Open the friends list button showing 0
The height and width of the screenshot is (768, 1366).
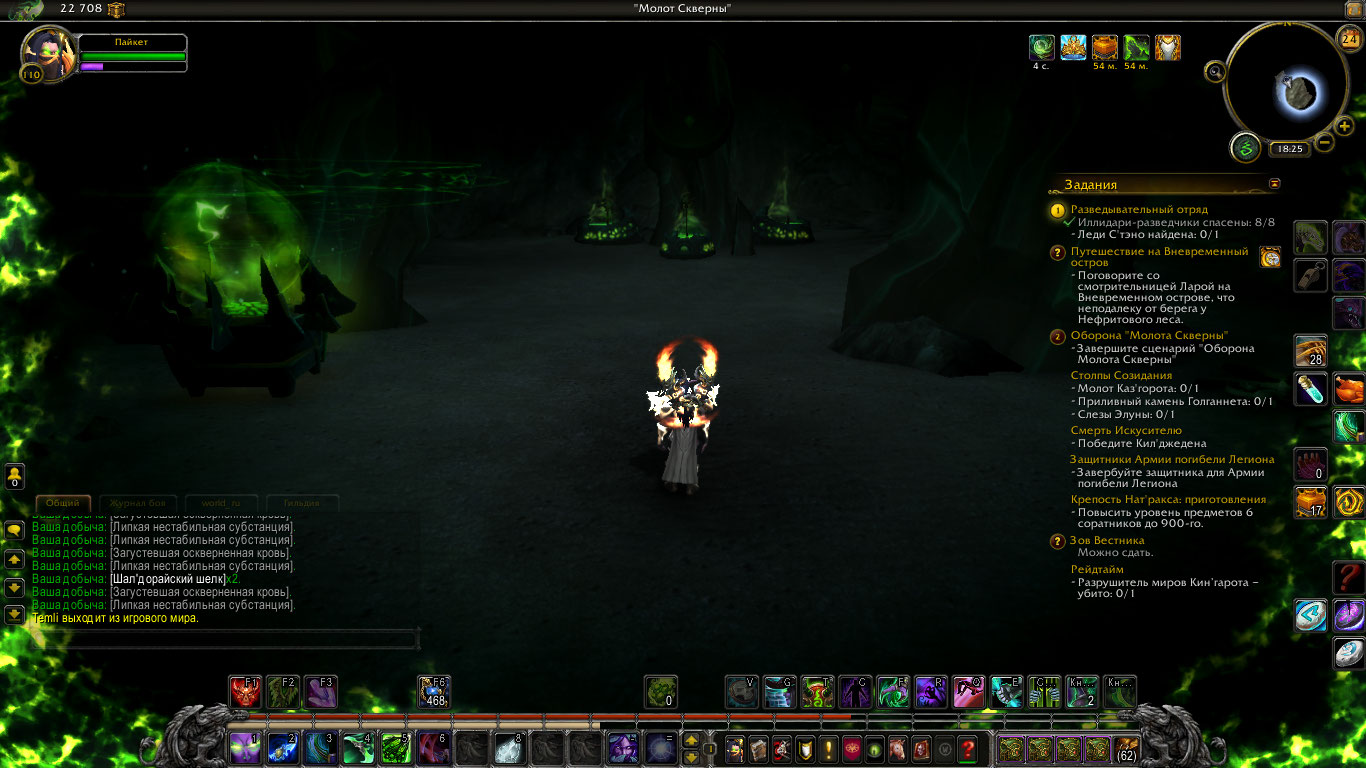[15, 476]
